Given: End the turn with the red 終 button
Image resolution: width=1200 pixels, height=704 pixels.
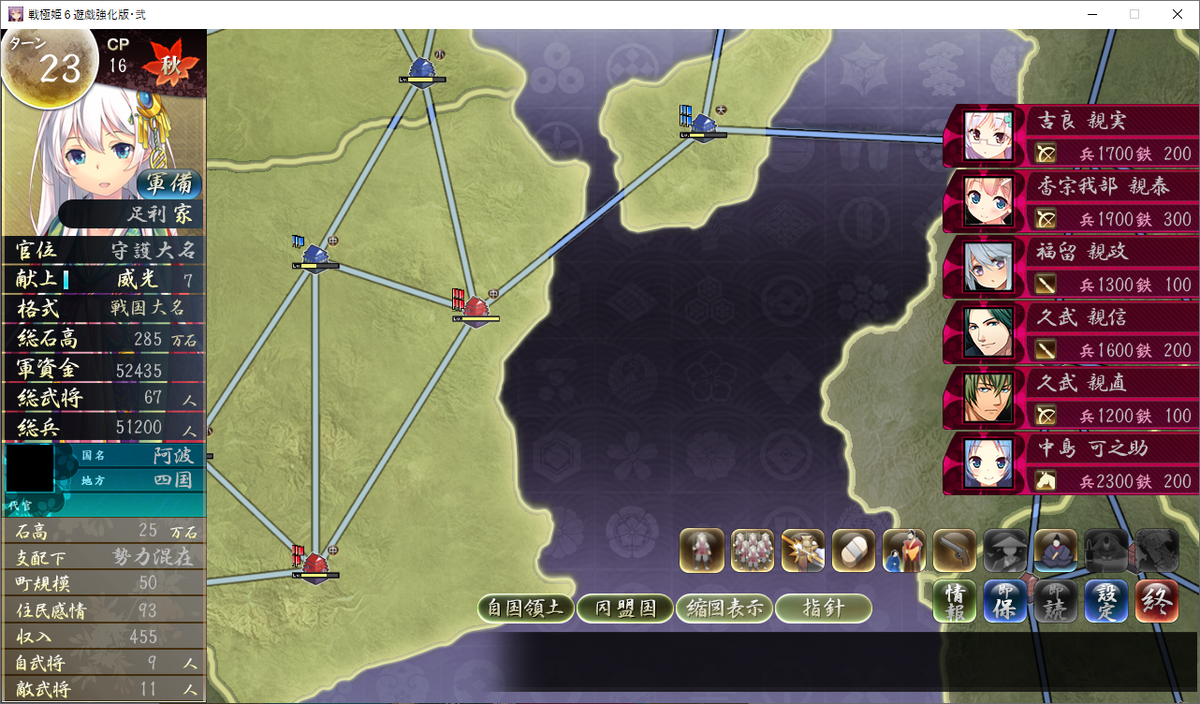Looking at the screenshot, I should (x=1157, y=602).
